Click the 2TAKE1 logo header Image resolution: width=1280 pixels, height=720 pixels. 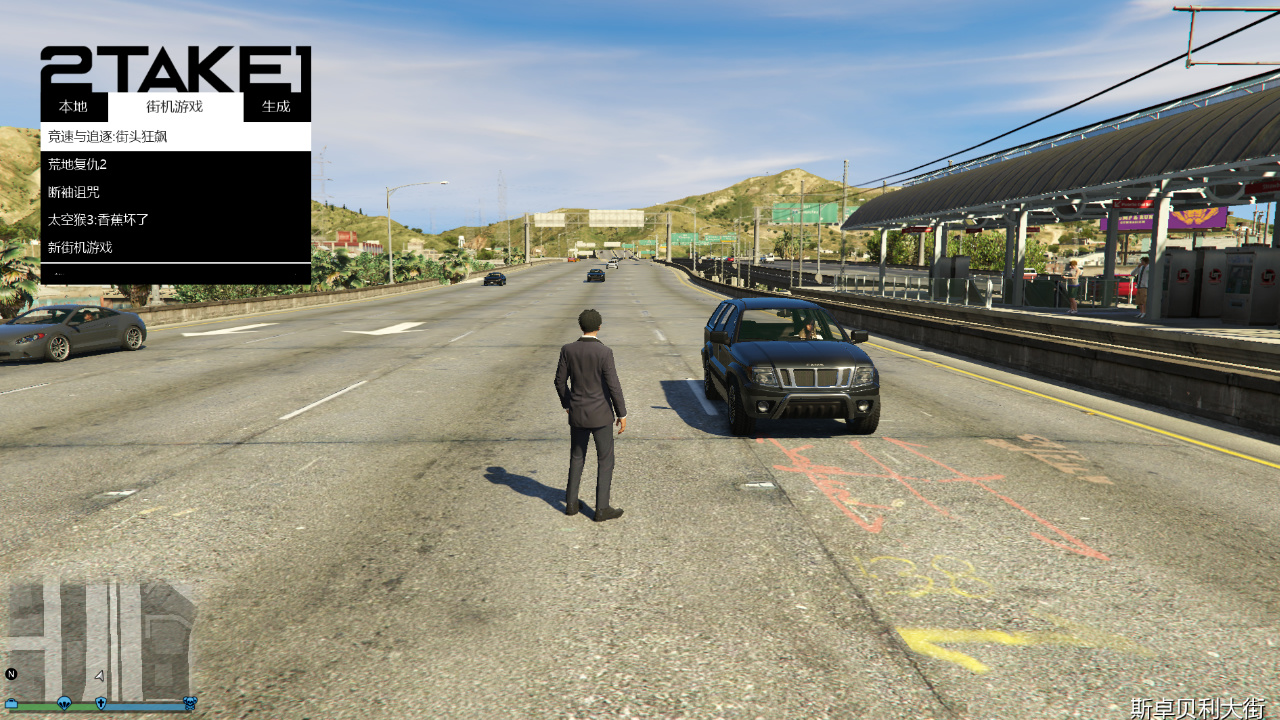(175, 70)
